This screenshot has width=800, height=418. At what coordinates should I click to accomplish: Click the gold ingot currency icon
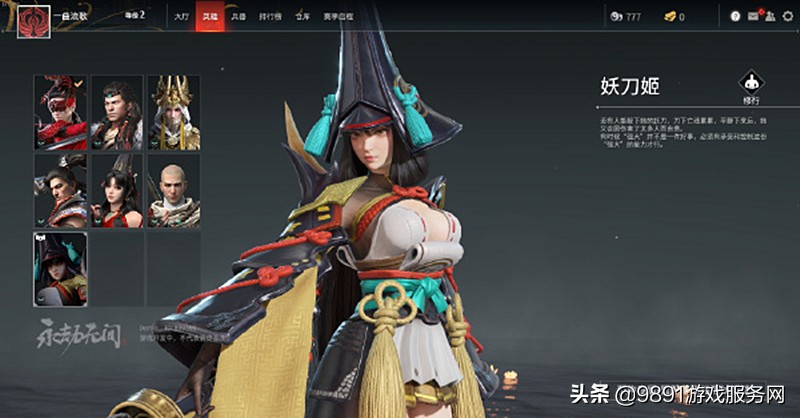(x=669, y=17)
